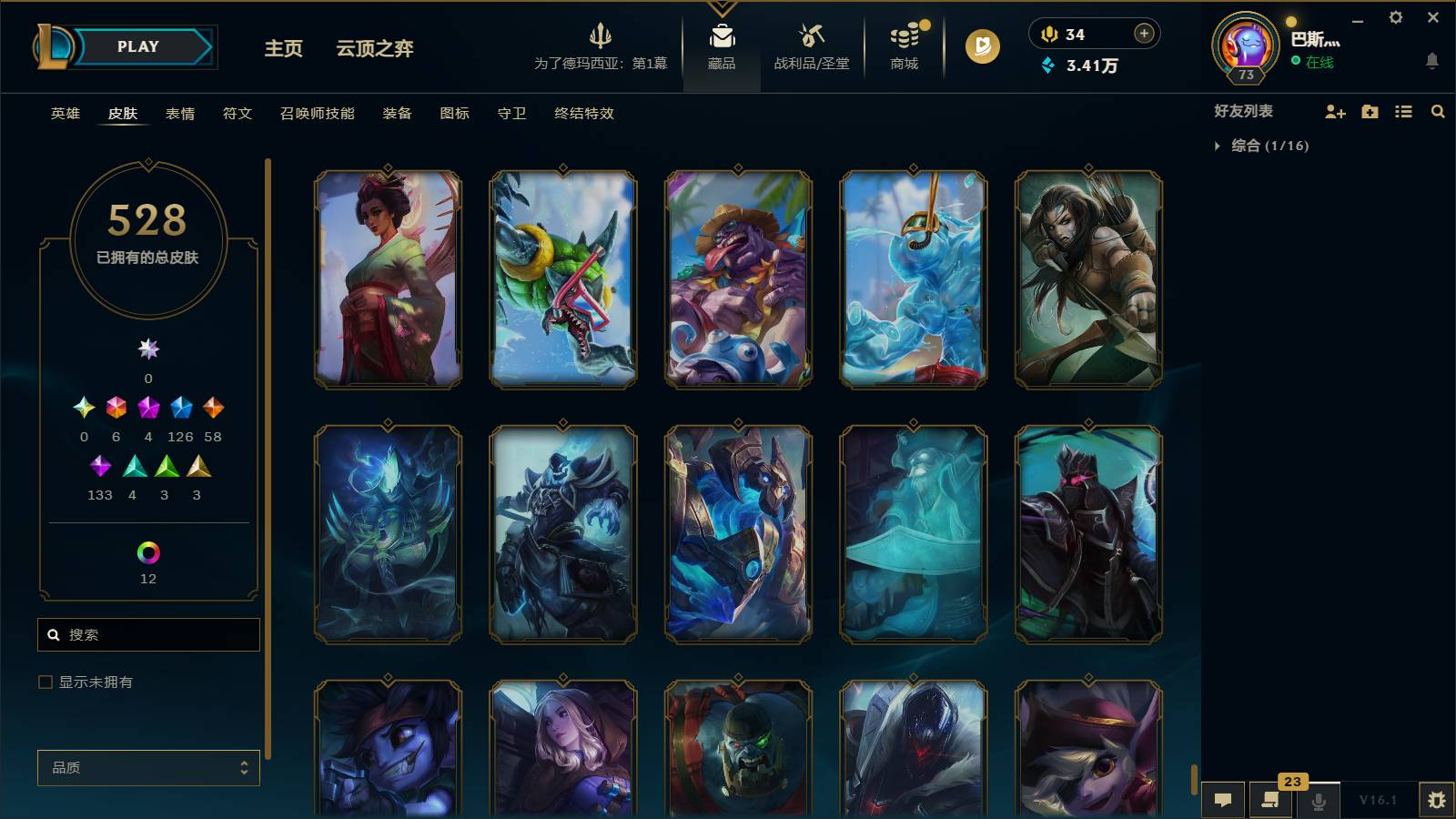The image size is (1456, 819).
Task: Open the friend list view options dropdown
Action: point(1402,112)
